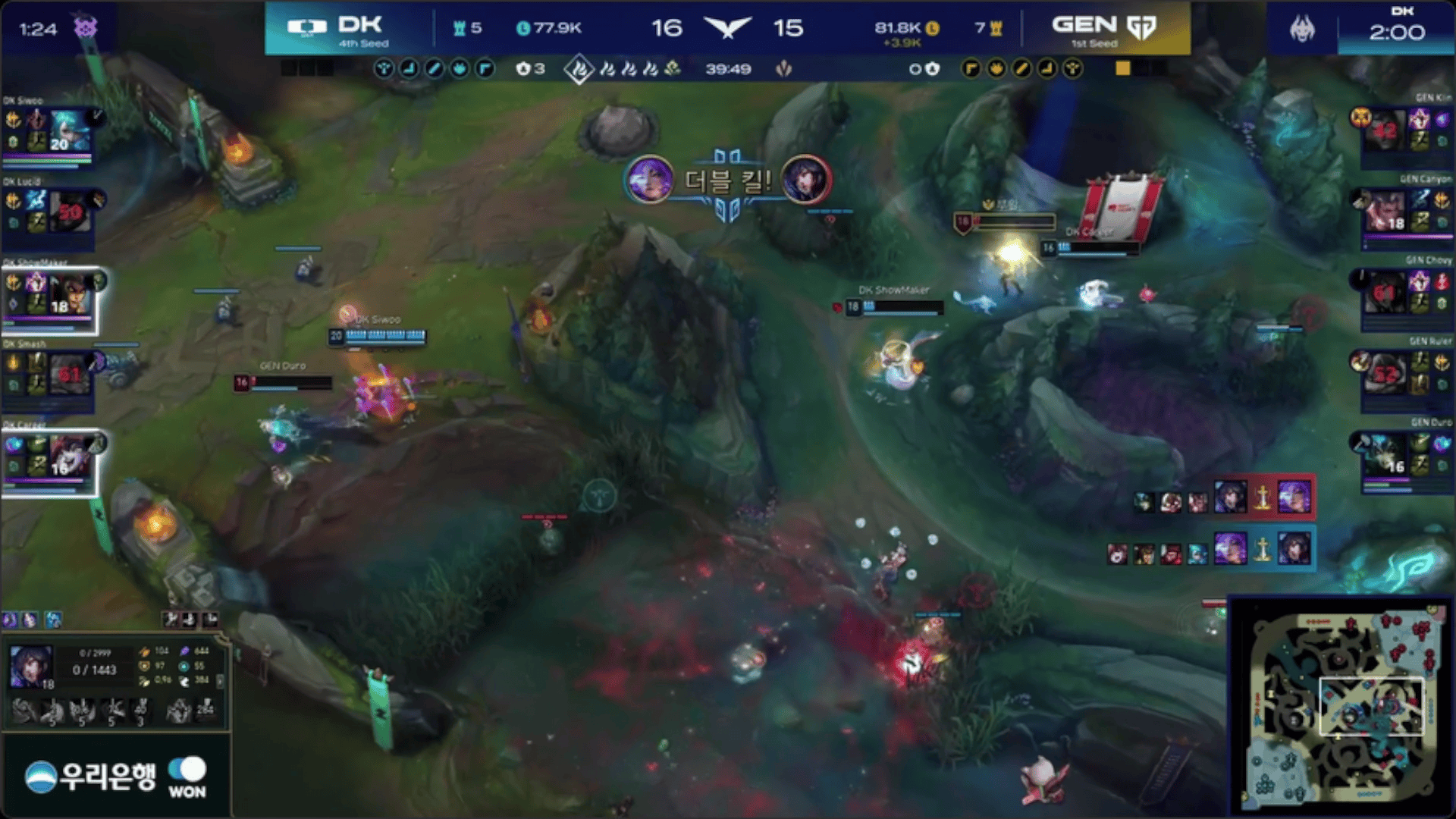The height and width of the screenshot is (819, 1456).
Task: Select DK Siwoo's player portrait
Action: coord(70,131)
